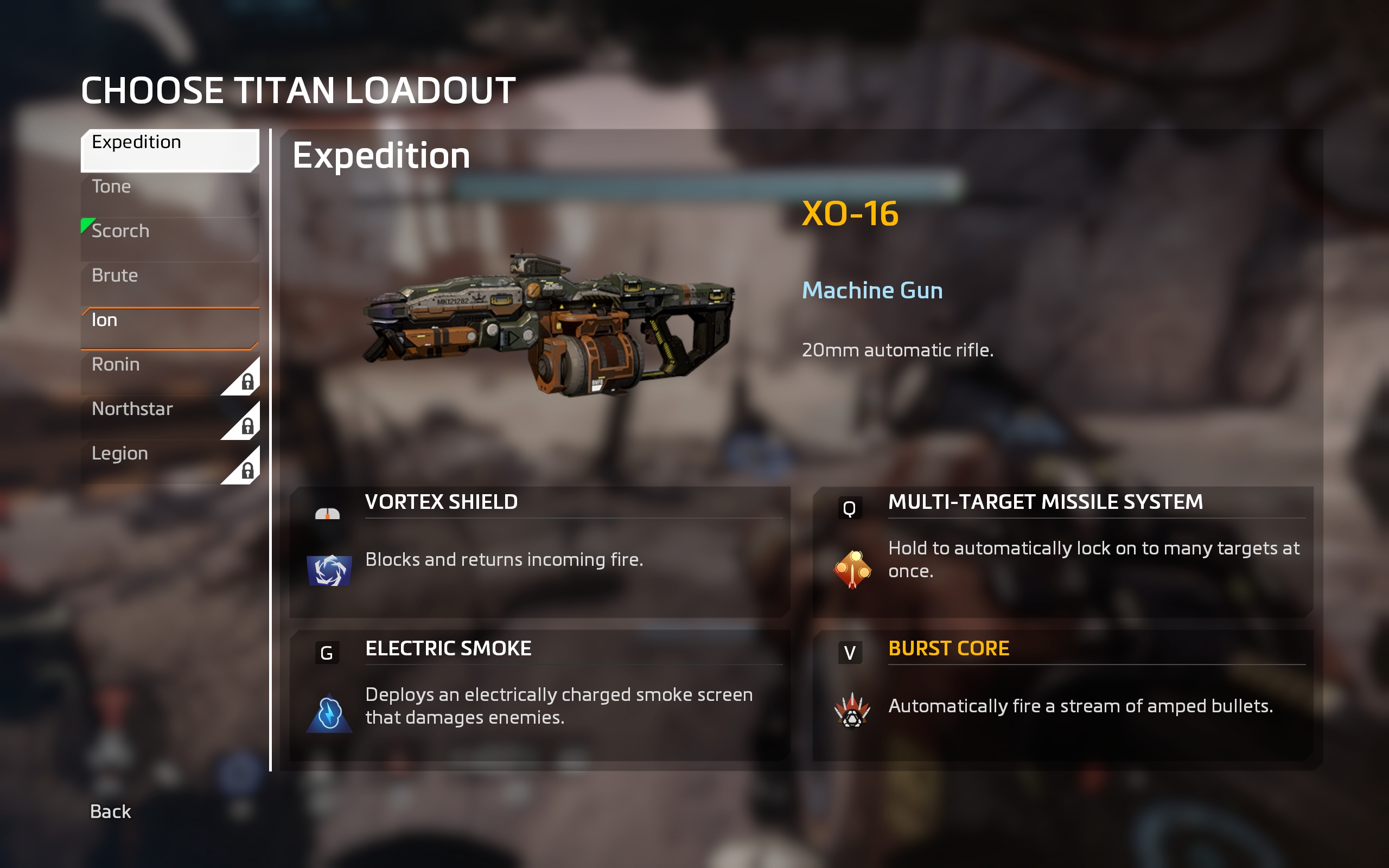Viewport: 1389px width, 868px height.
Task: Select the locked Legion loadout
Action: (169, 462)
